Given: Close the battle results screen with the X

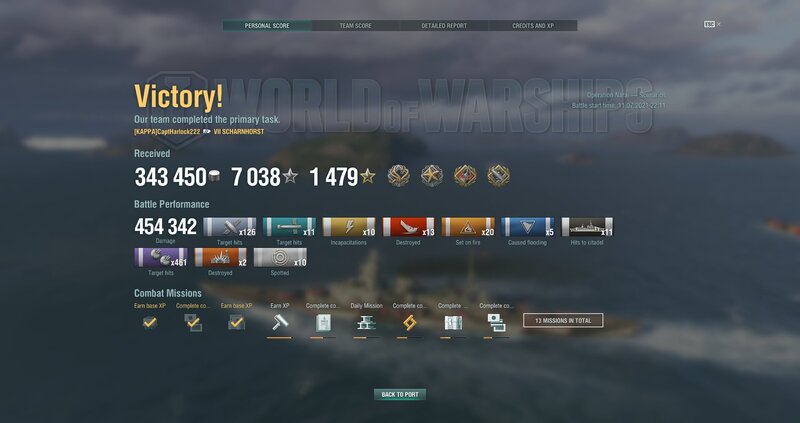Looking at the screenshot, I should [x=718, y=24].
